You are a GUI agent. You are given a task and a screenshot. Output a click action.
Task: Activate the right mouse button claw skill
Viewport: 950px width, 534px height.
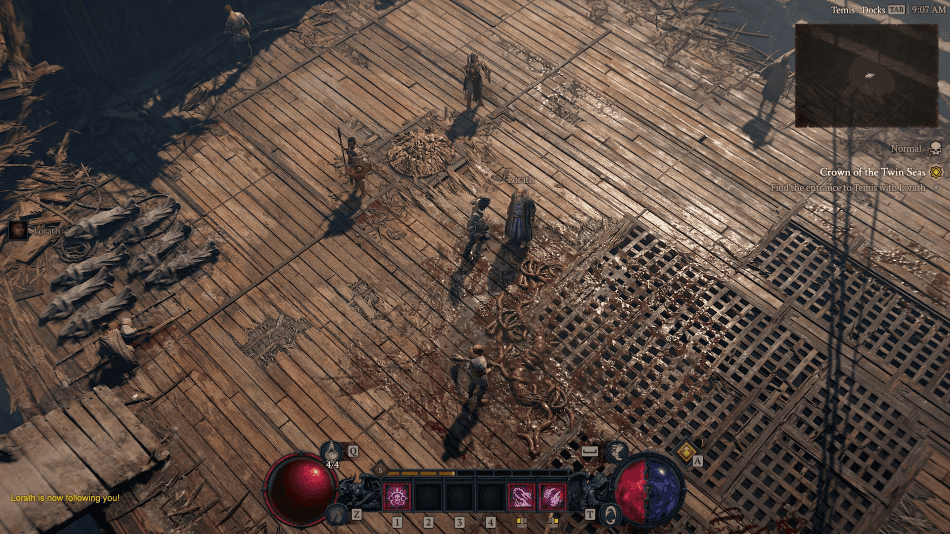(x=552, y=496)
